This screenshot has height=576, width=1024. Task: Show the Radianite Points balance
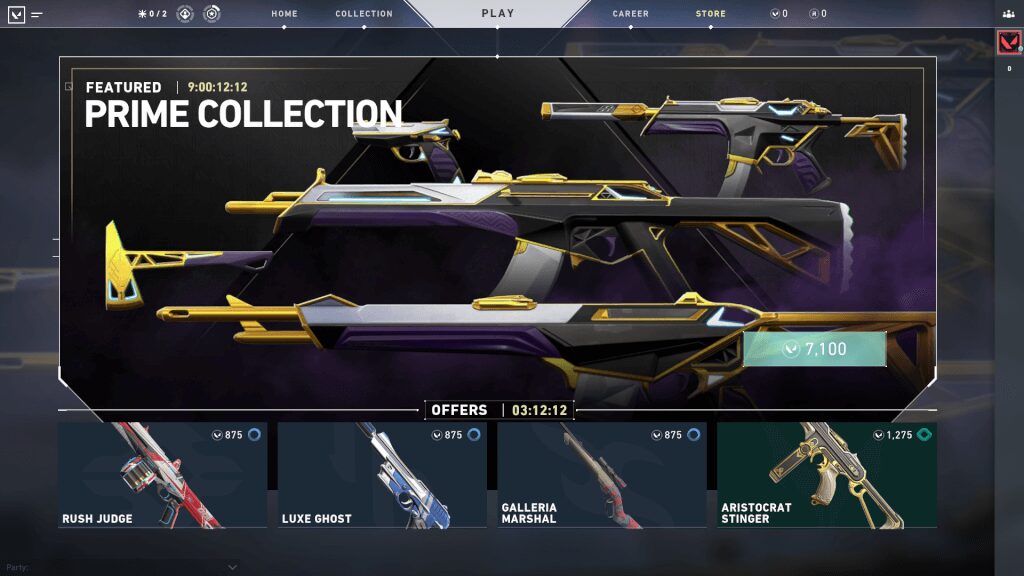tap(817, 14)
